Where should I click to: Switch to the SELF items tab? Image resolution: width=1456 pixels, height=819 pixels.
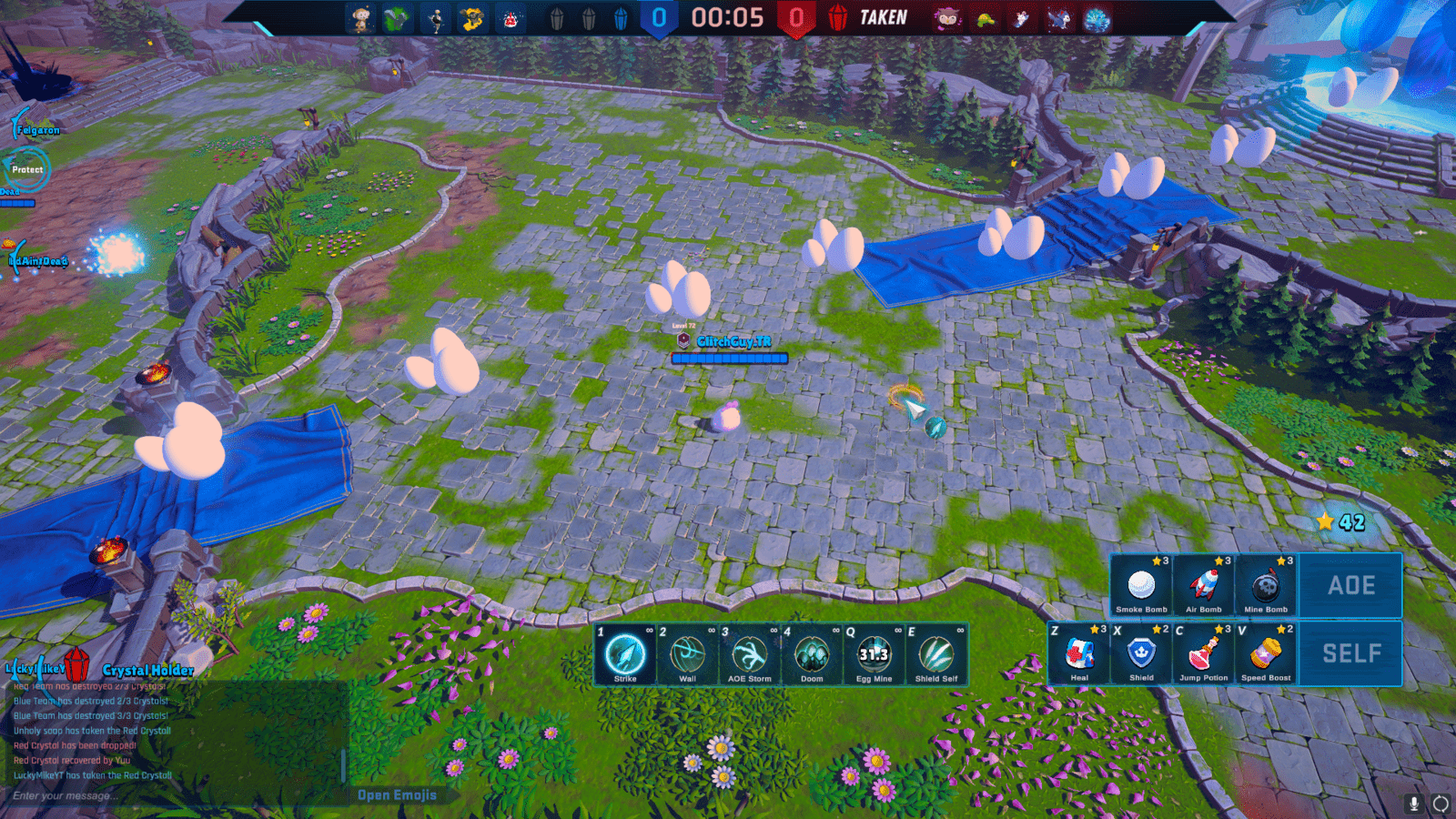pyautogui.click(x=1350, y=652)
